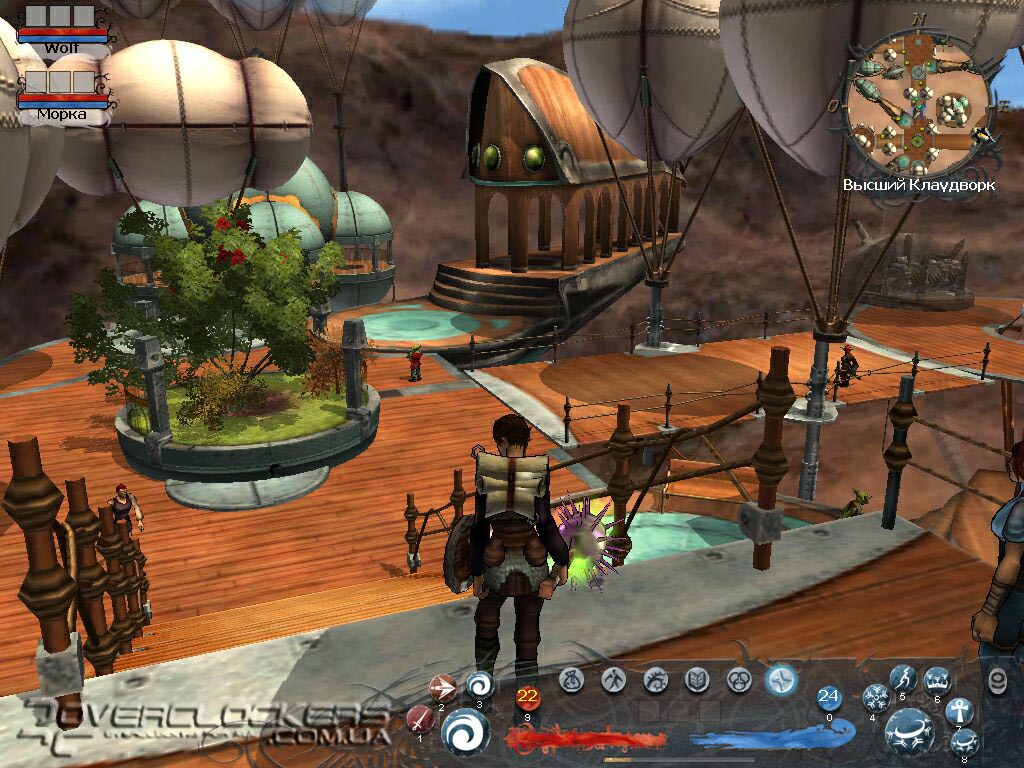
Task: Open the open book journal icon
Action: tap(697, 680)
